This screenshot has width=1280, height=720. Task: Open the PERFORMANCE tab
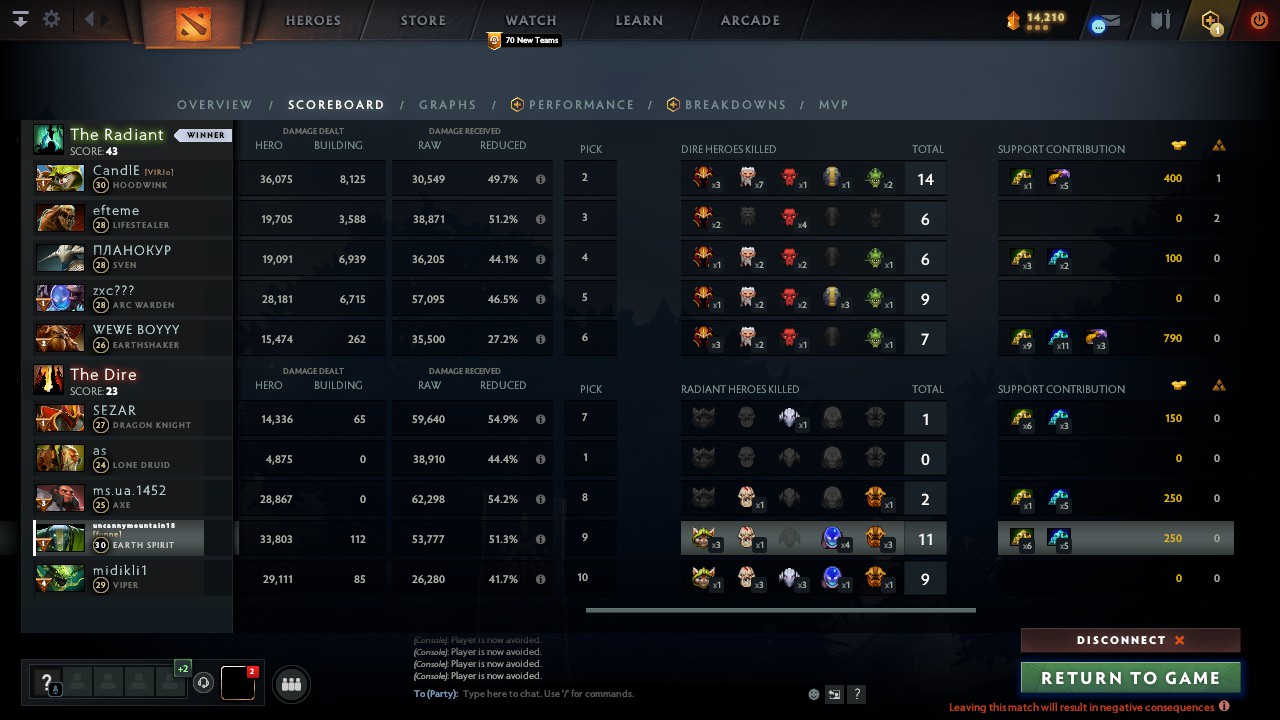point(582,104)
